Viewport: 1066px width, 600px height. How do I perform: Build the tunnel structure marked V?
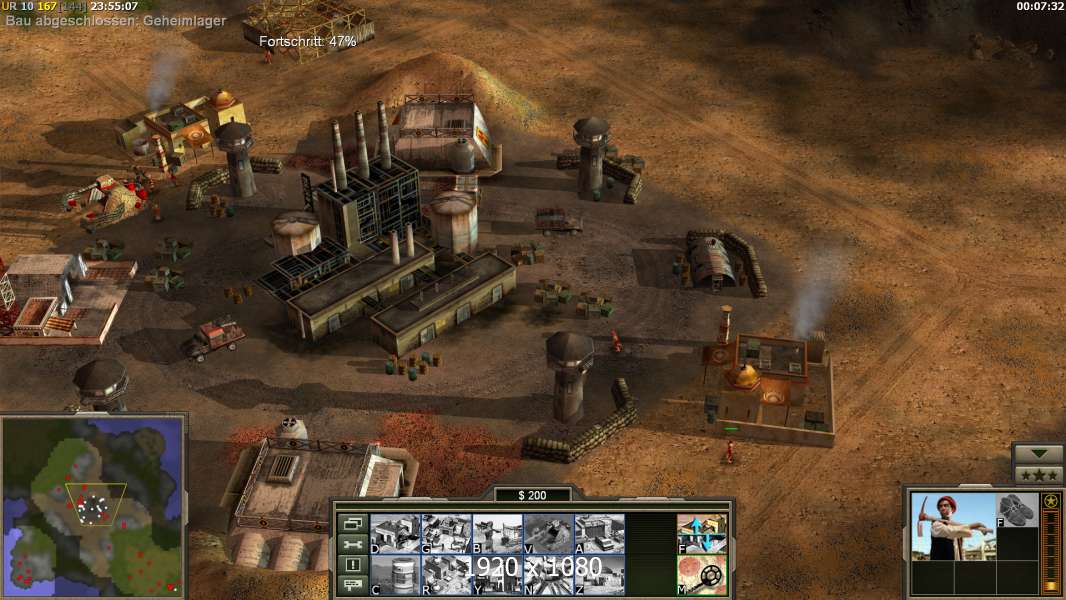point(548,533)
